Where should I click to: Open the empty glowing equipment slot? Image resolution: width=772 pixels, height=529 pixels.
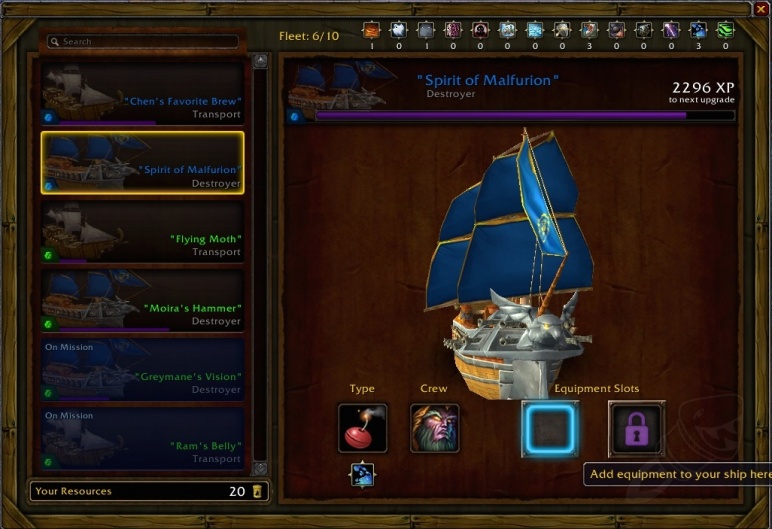[x=549, y=428]
